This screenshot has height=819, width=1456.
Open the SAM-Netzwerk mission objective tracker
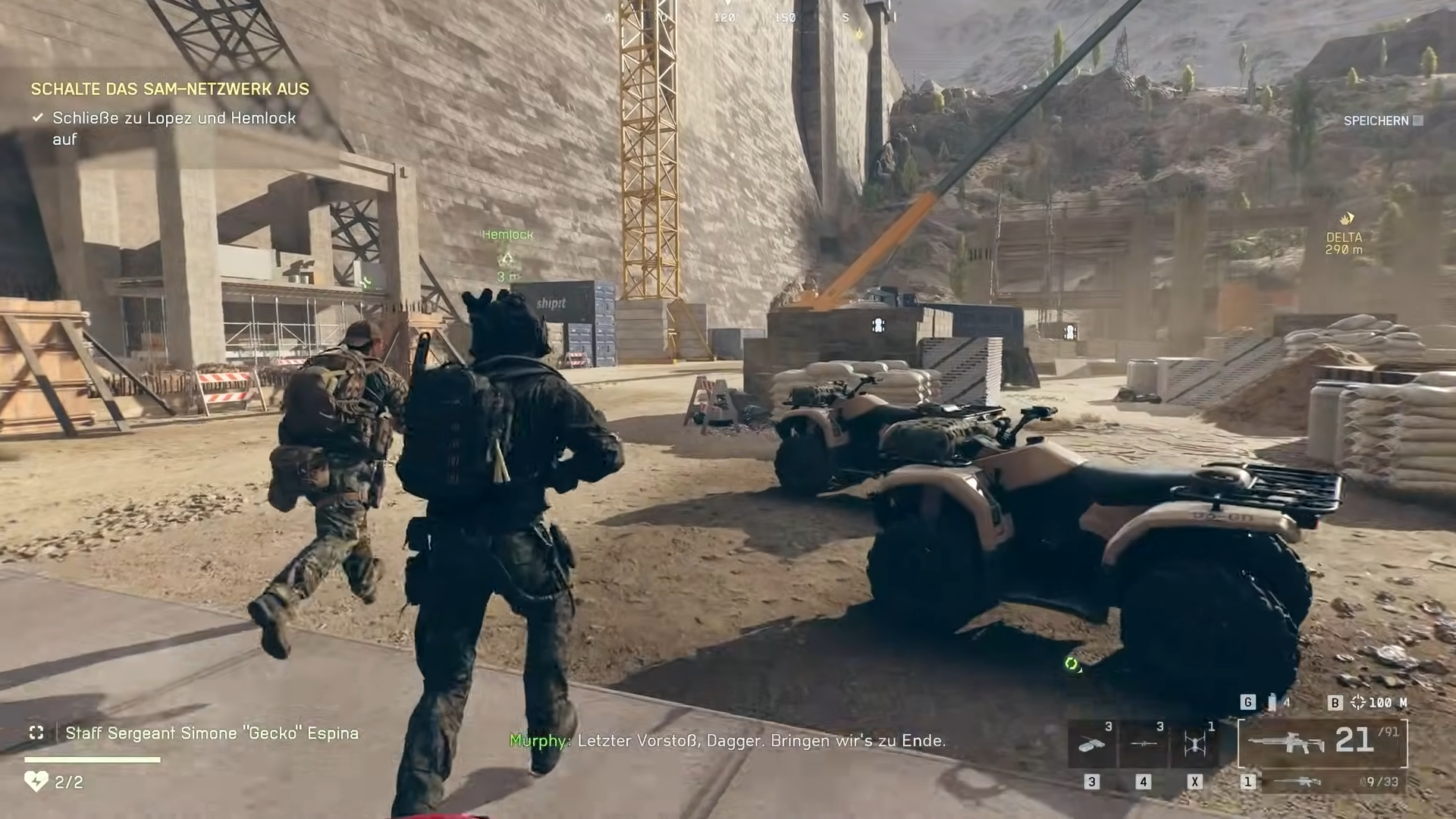[x=170, y=89]
